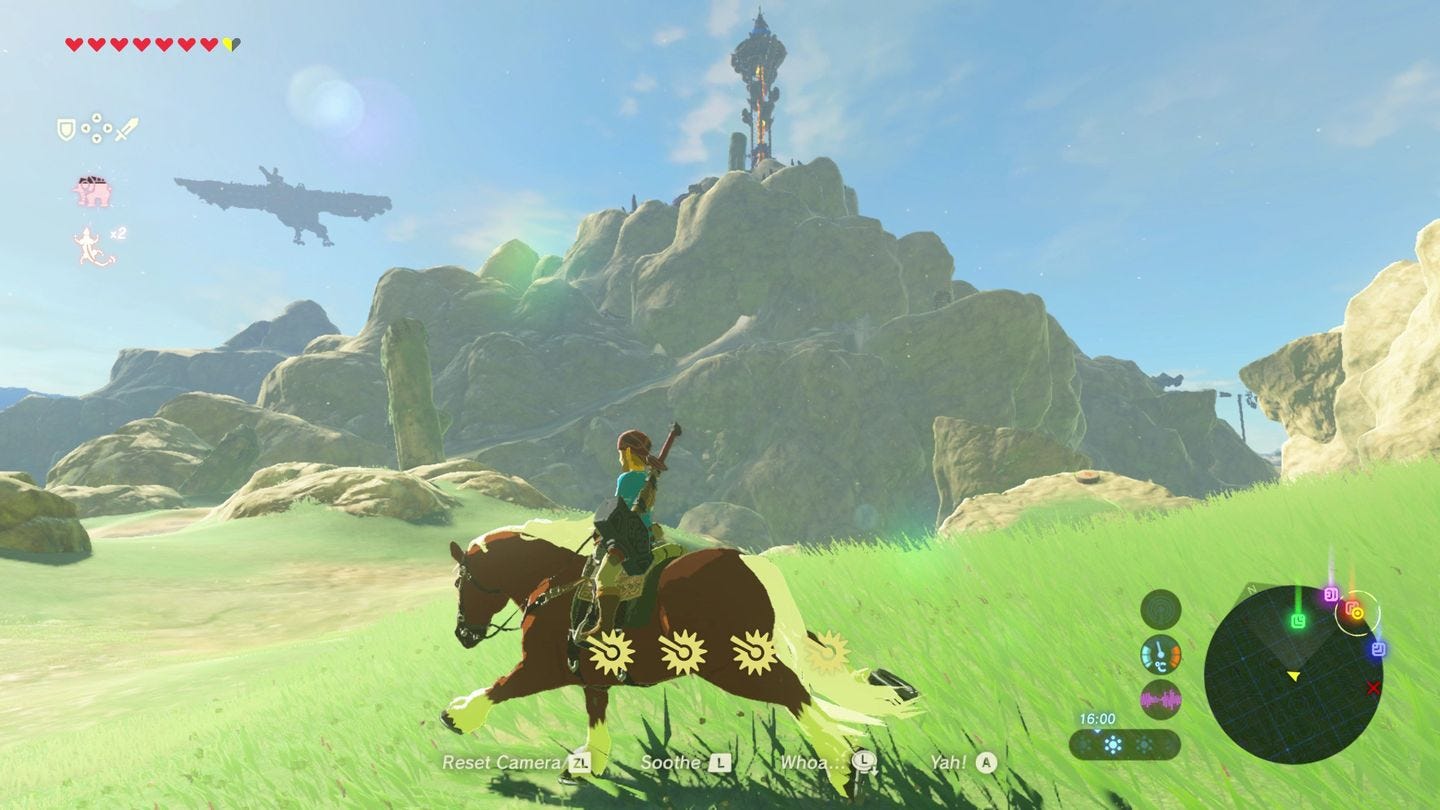Image resolution: width=1440 pixels, height=810 pixels.
Task: Toggle the green blood moon waypoint on the minimap
Action: tap(1298, 620)
